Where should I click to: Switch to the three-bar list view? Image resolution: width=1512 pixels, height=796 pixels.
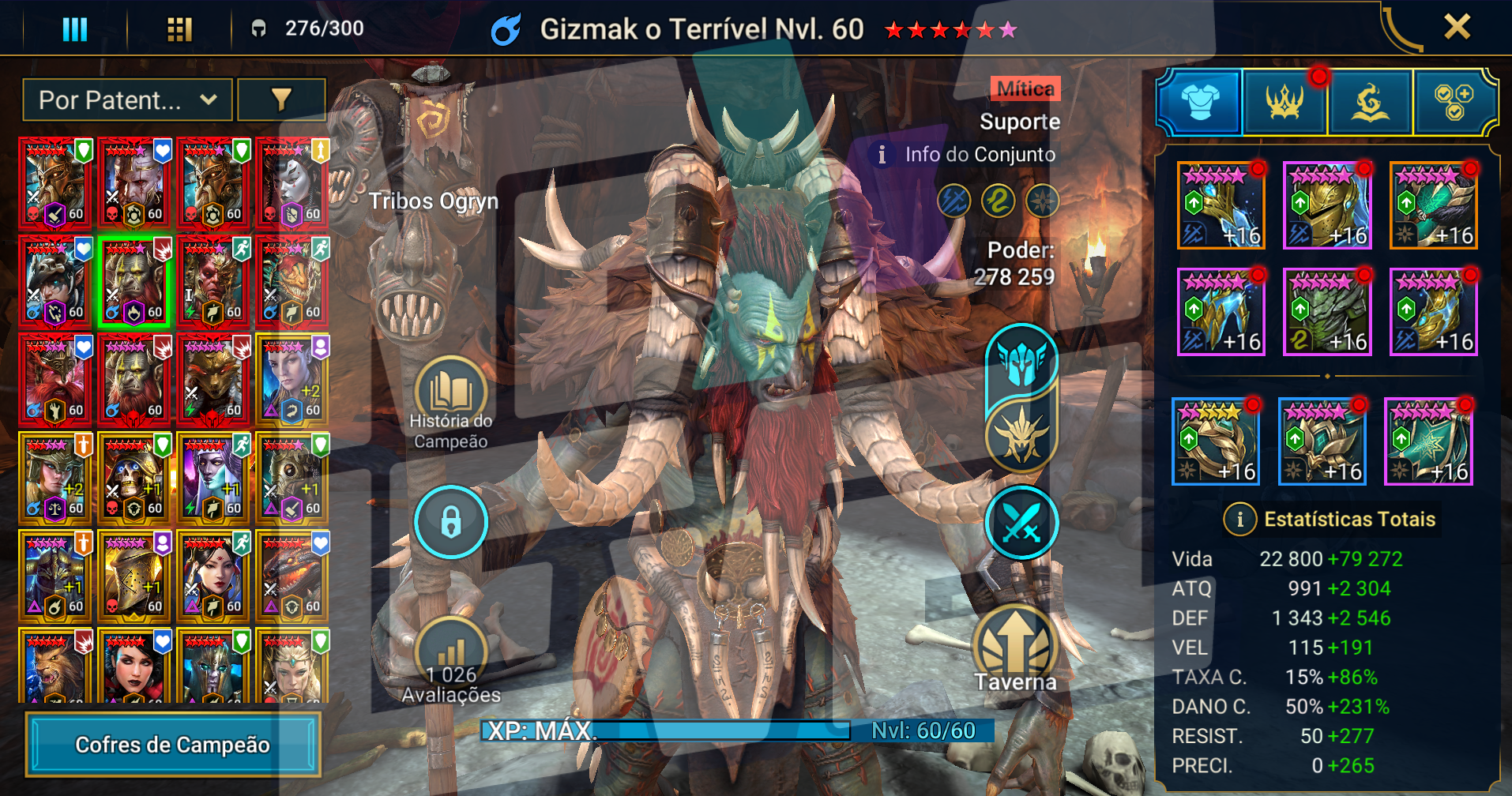point(74,30)
